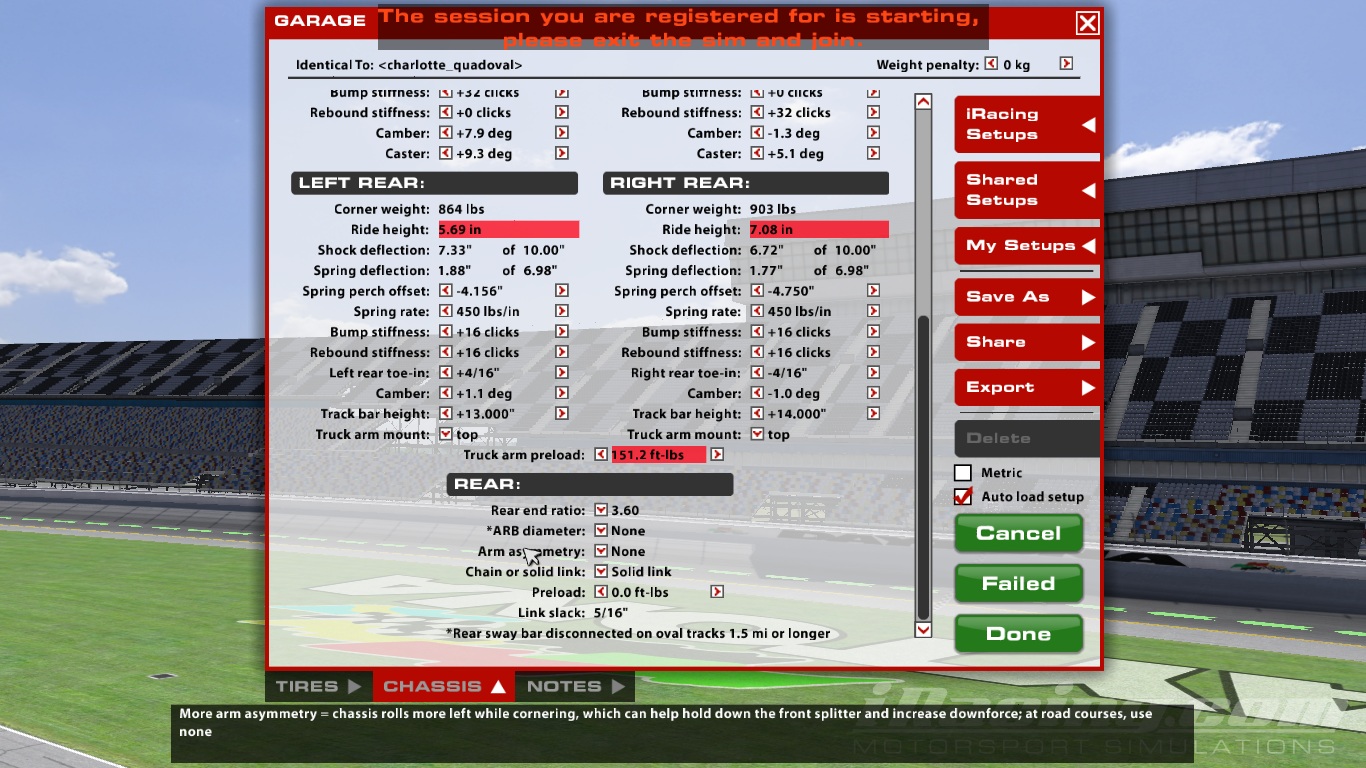This screenshot has width=1366, height=768.
Task: Uncheck the Auto load setup checkbox
Action: point(963,496)
